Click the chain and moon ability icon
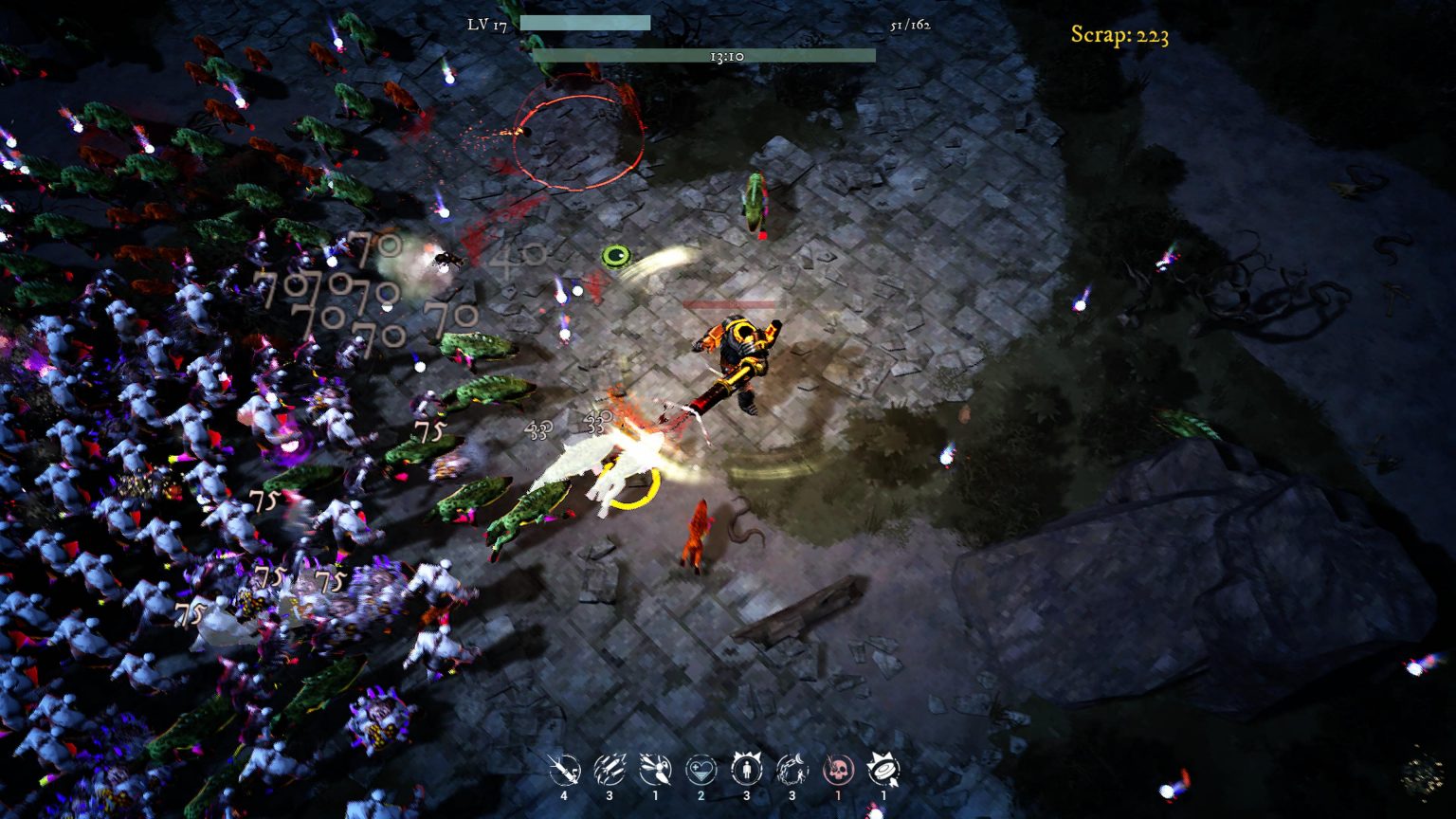The height and width of the screenshot is (819, 1456). pyautogui.click(x=790, y=770)
